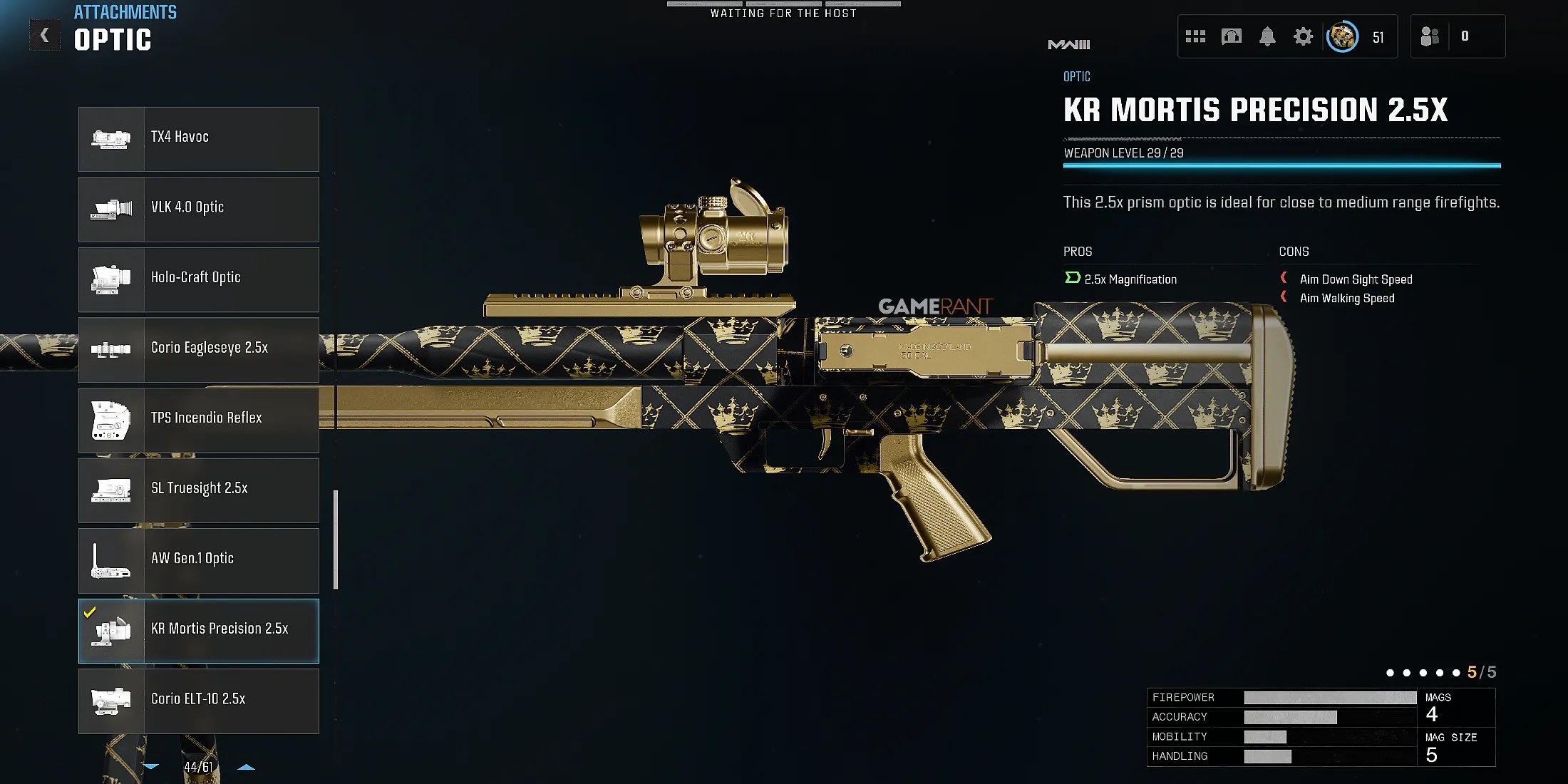Click the headset voice channel icon
Image resolution: width=1568 pixels, height=784 pixels.
[x=1232, y=36]
